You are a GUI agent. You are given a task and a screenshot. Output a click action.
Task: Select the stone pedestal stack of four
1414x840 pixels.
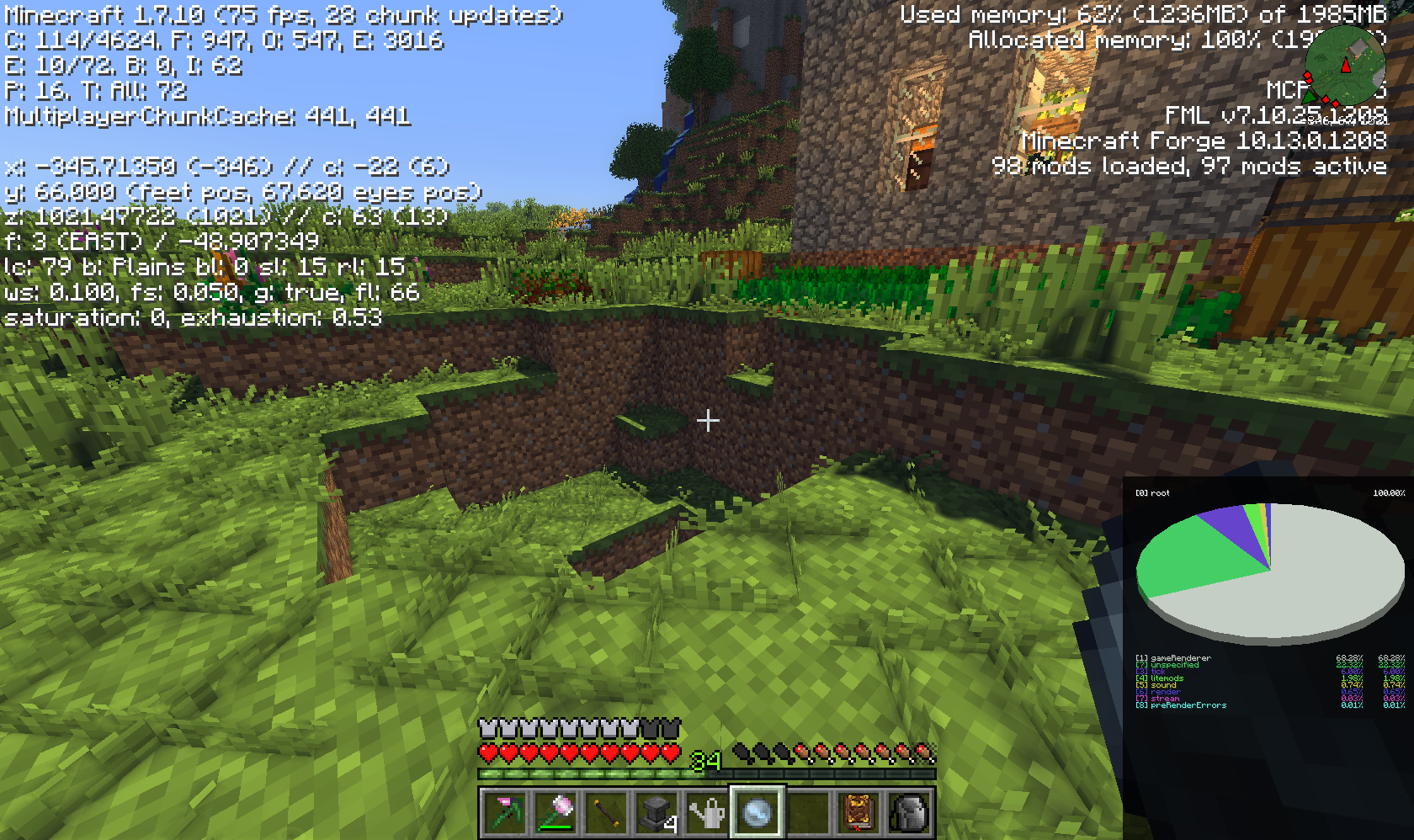click(x=657, y=812)
